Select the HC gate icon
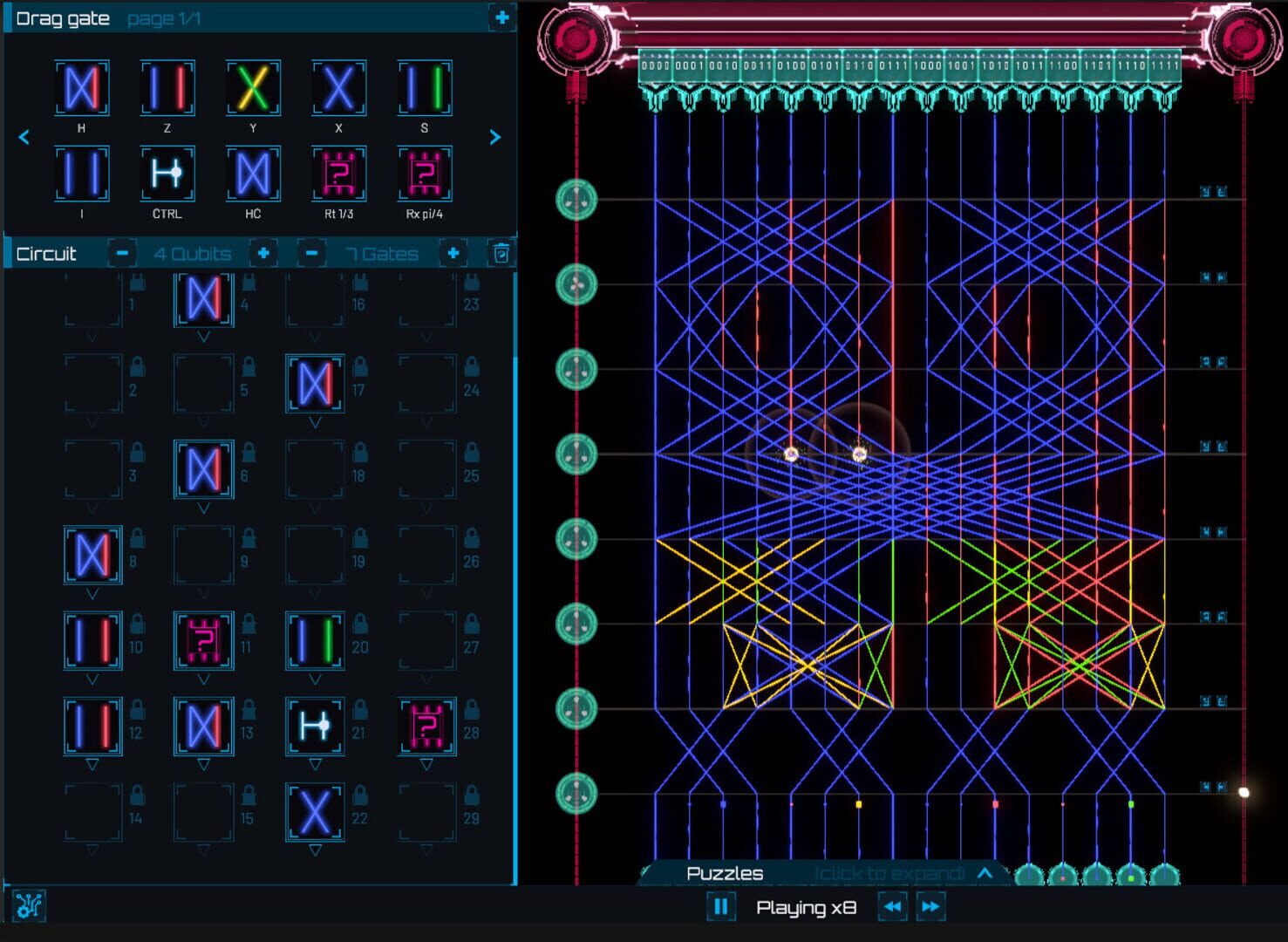1288x942 pixels. 252,174
